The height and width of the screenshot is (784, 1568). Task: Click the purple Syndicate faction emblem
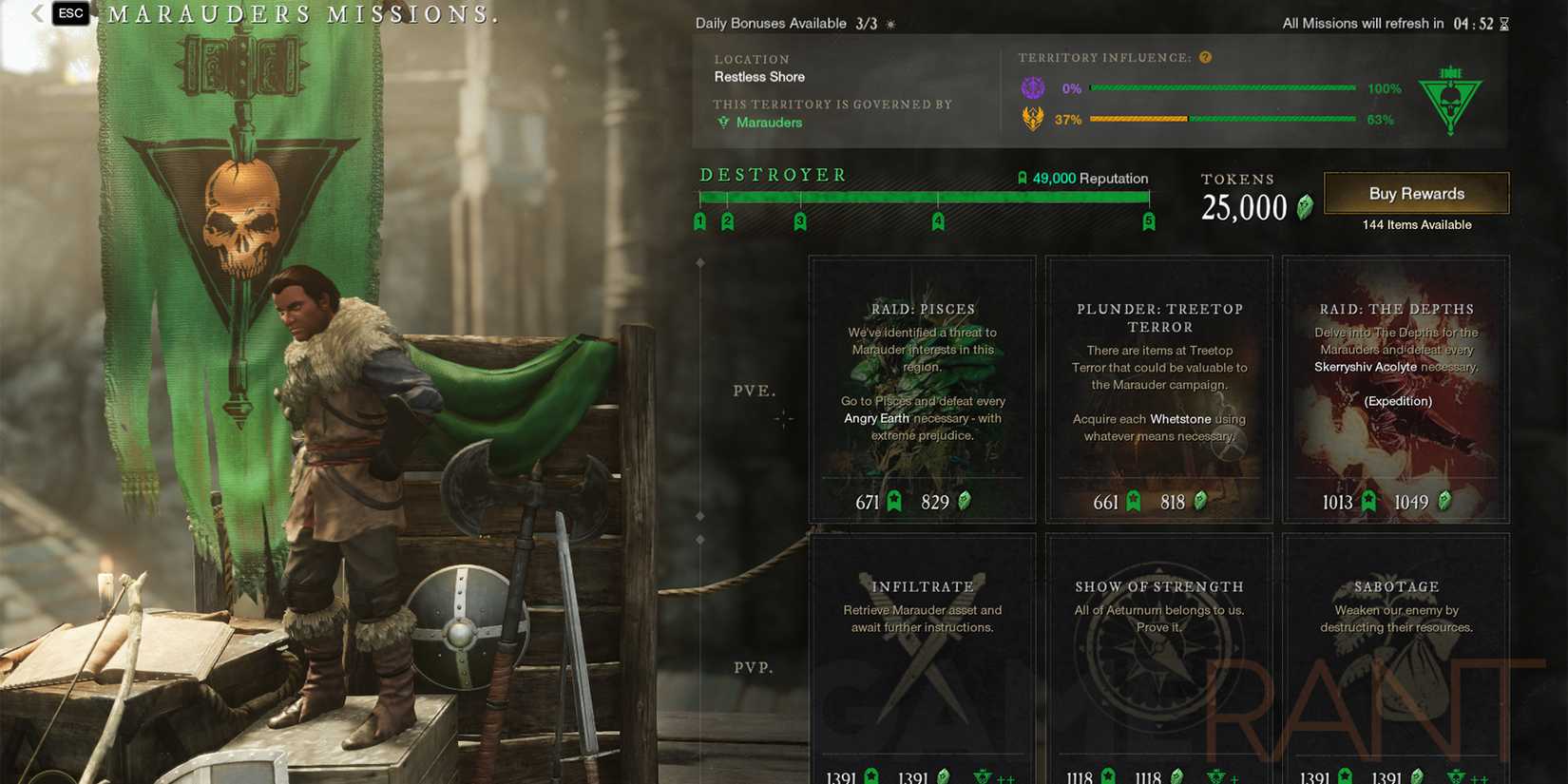[1034, 87]
